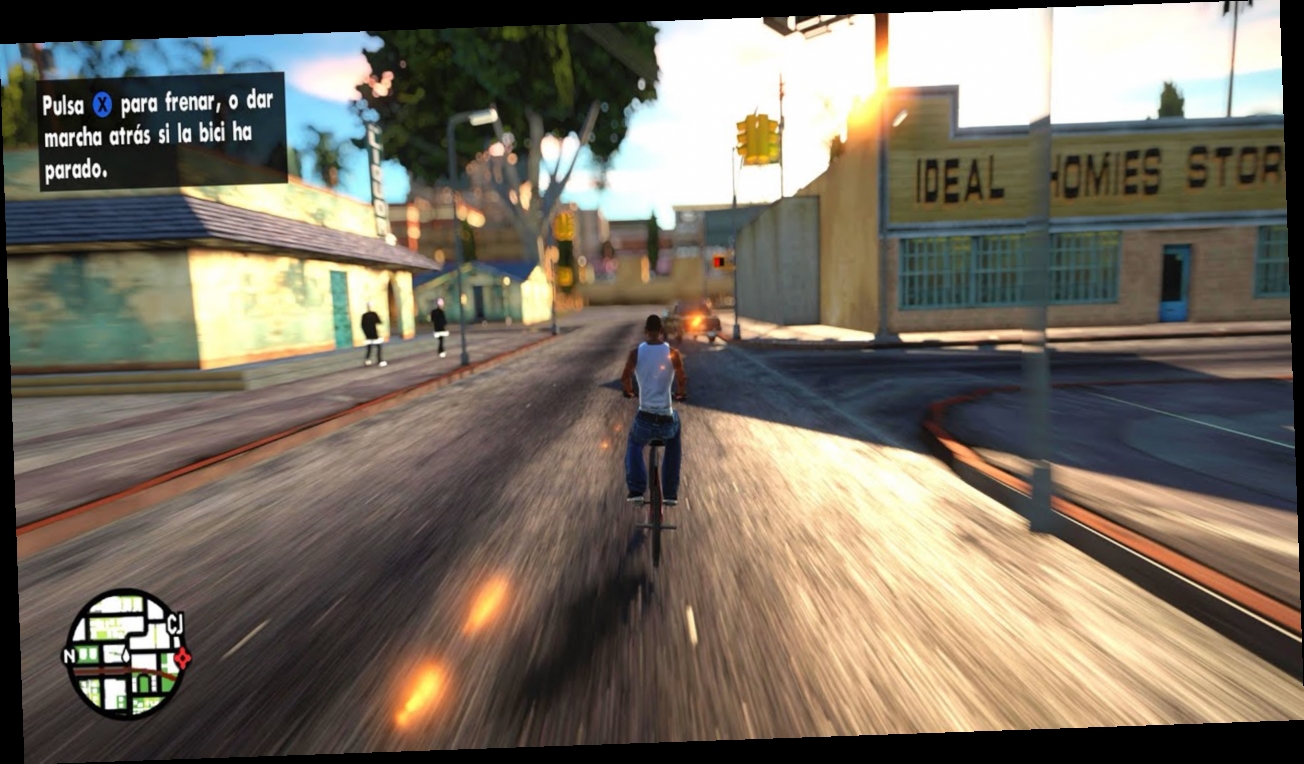This screenshot has height=764, width=1304.
Task: Select the CJ player label on the minimap
Action: (x=175, y=623)
